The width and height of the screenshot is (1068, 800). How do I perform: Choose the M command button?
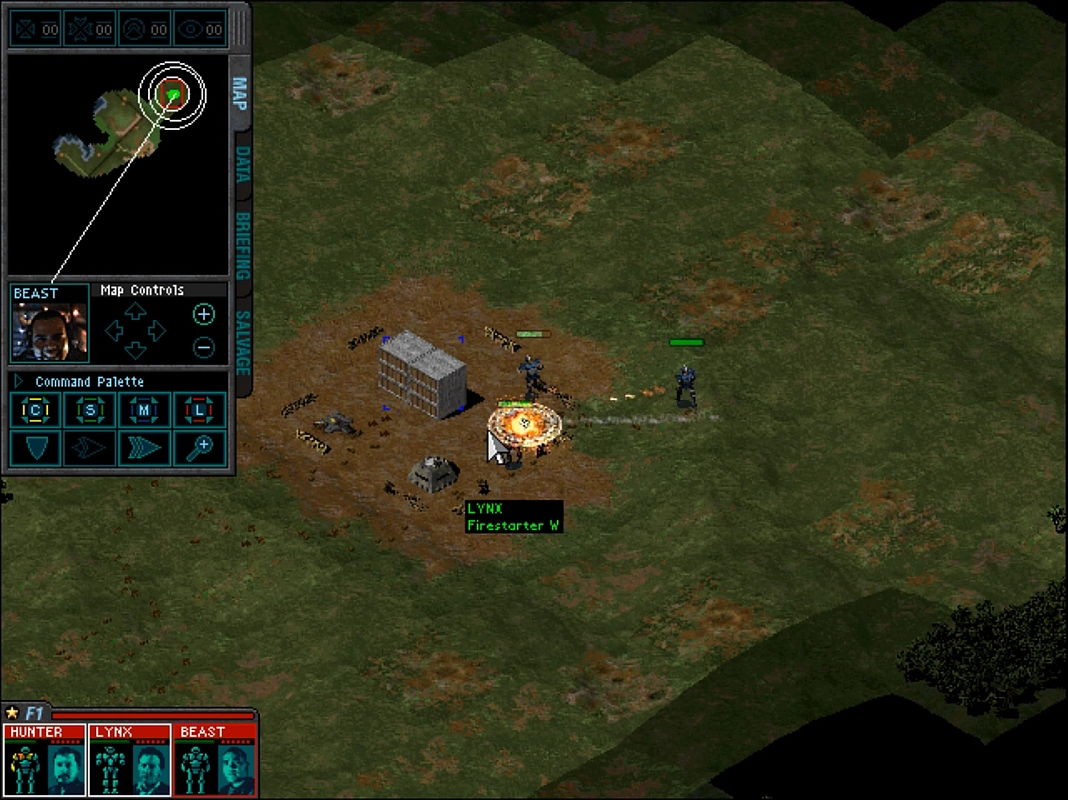pyautogui.click(x=145, y=410)
